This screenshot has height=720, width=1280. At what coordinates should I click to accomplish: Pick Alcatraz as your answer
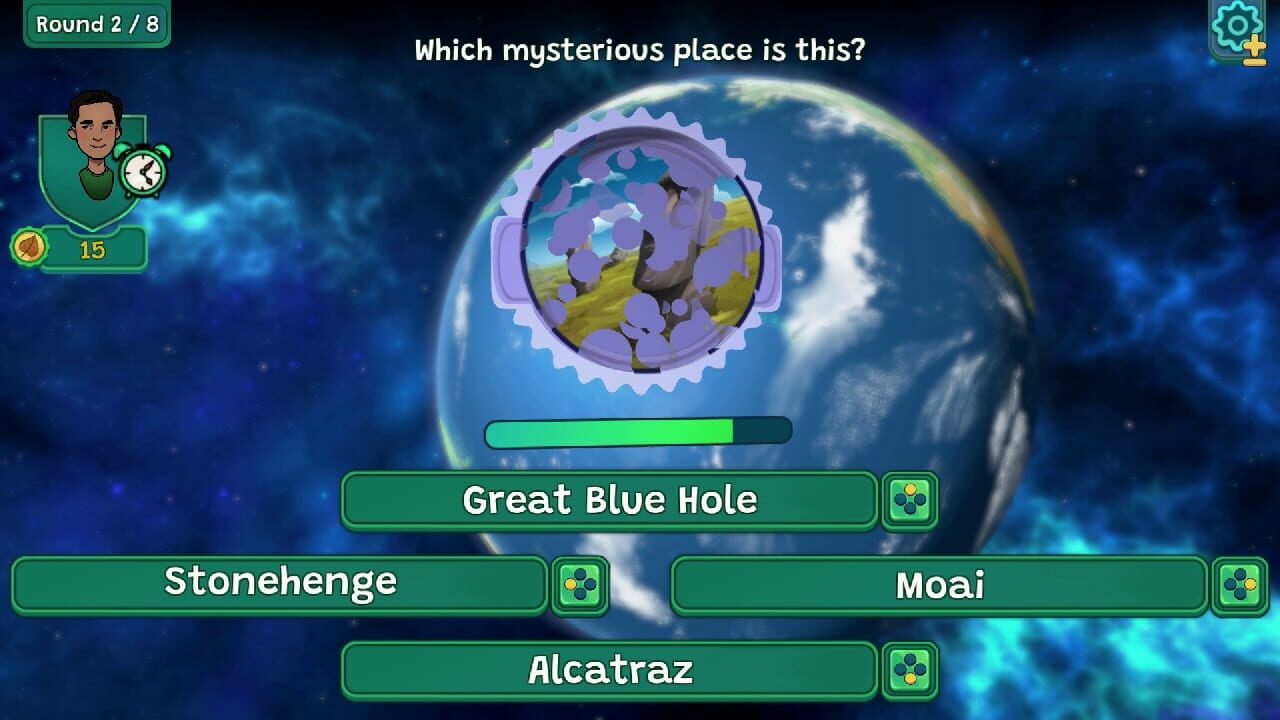point(610,670)
